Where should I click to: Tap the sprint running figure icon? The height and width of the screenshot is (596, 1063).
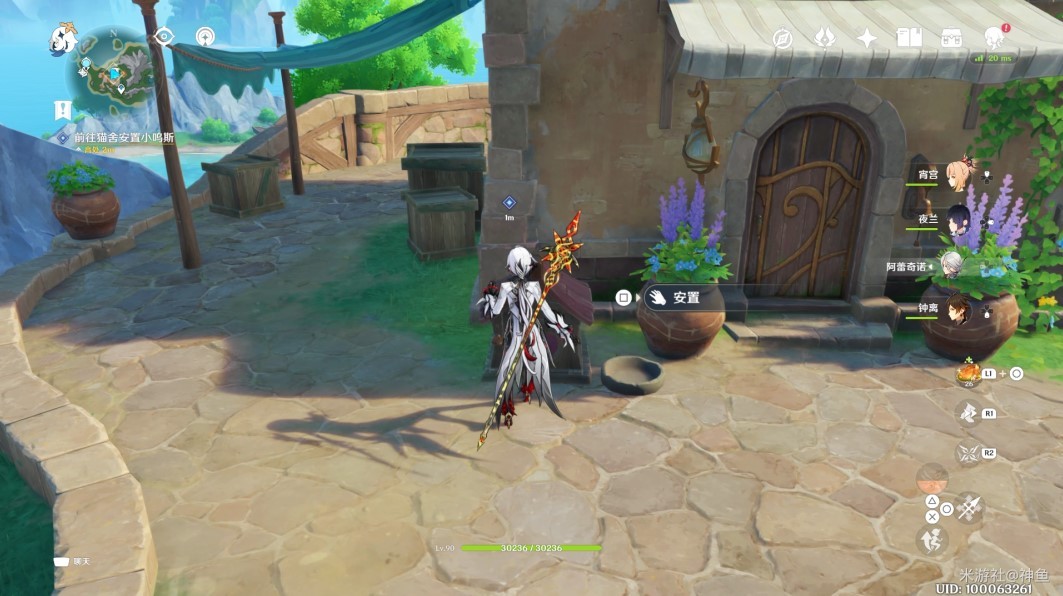(x=932, y=541)
